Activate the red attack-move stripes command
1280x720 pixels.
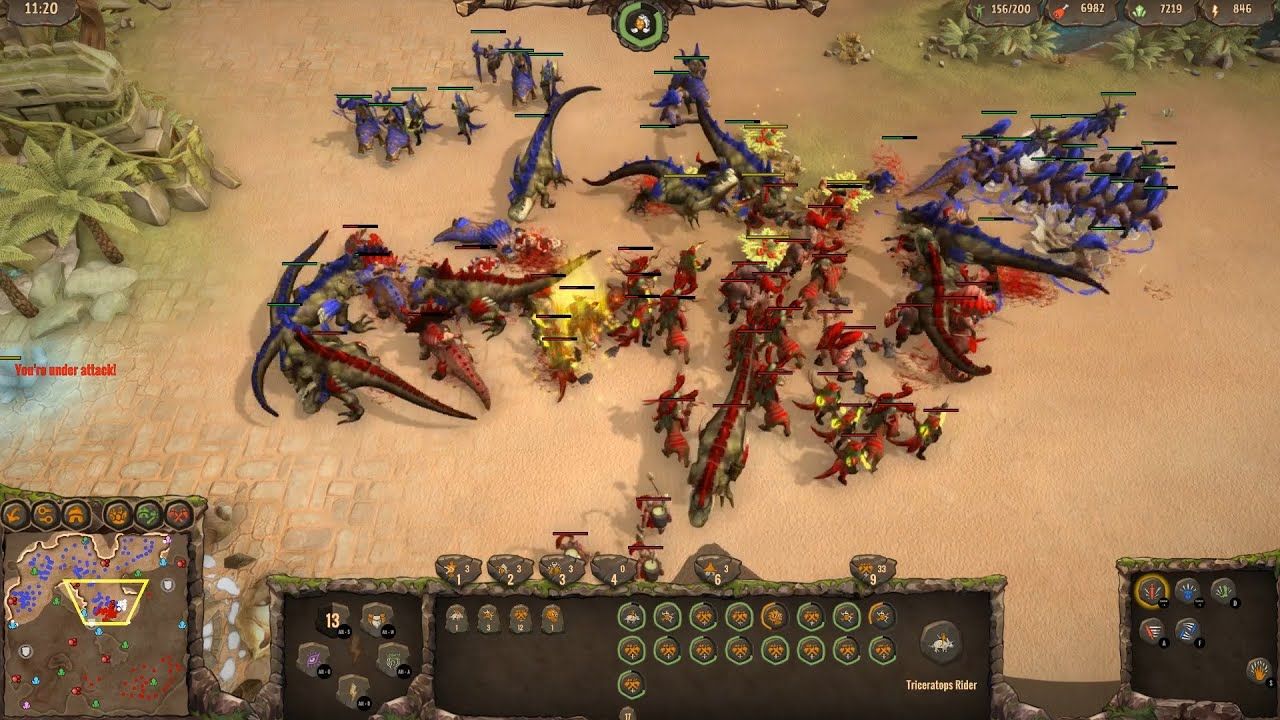click(1152, 629)
